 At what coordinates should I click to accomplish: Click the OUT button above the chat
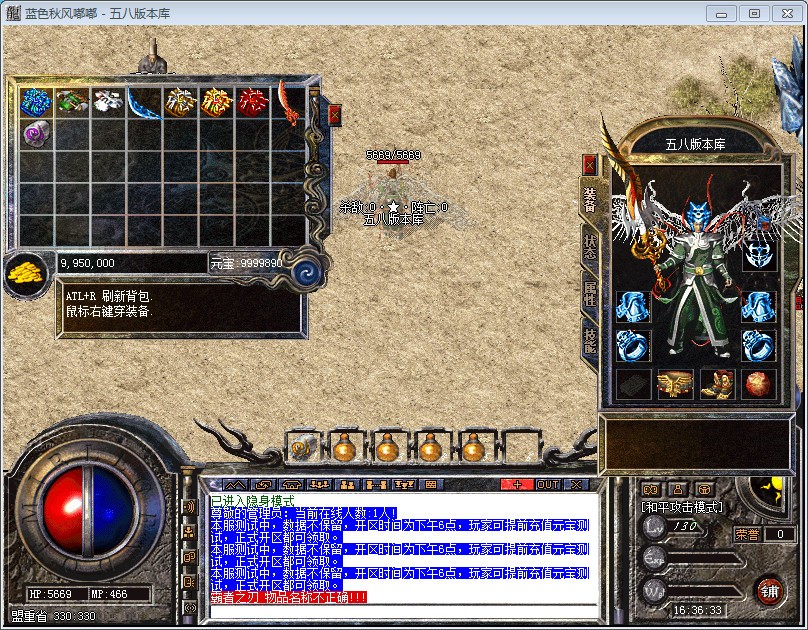point(548,485)
